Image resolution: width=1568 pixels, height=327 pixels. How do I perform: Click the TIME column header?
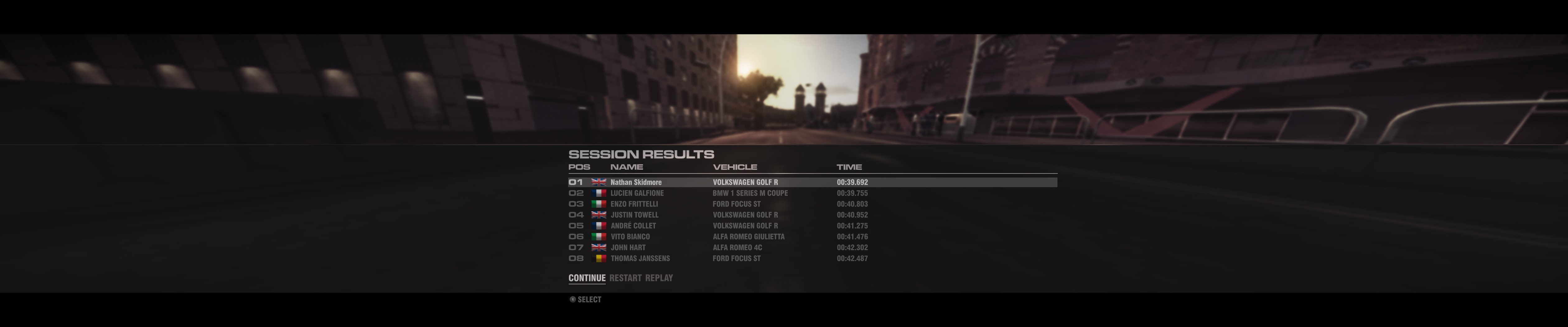[850, 166]
